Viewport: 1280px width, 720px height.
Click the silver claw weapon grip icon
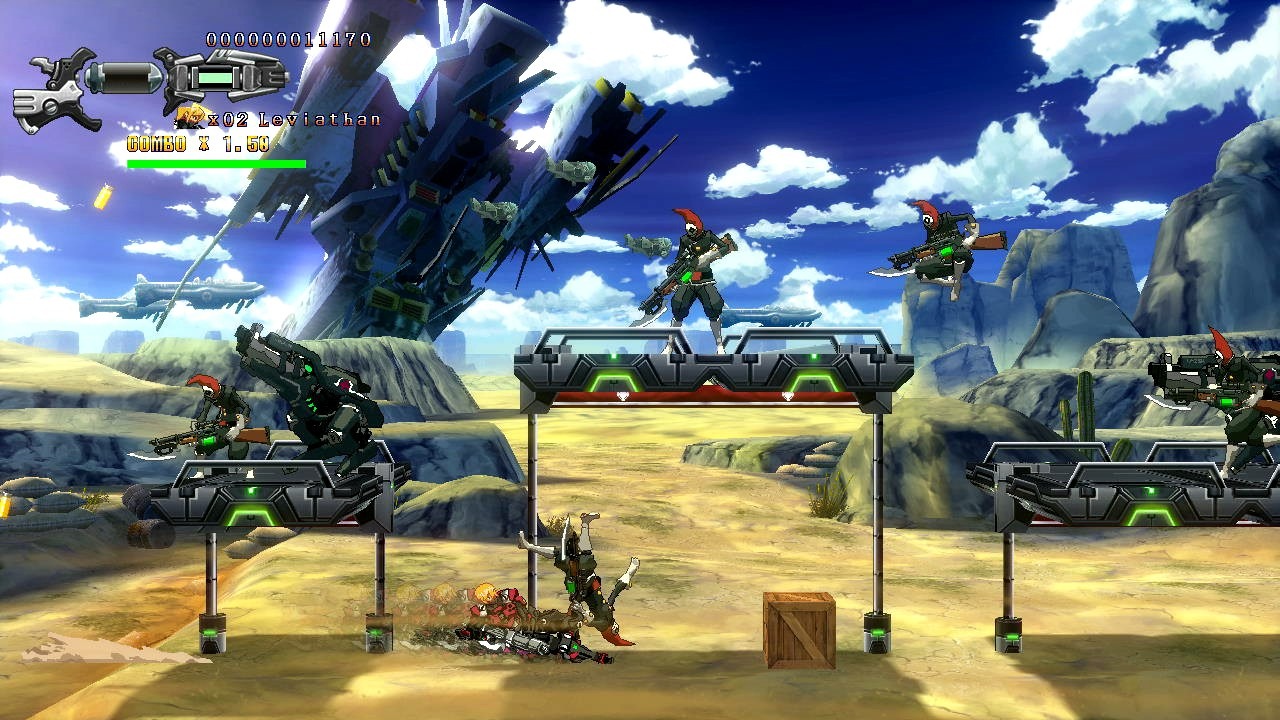coord(55,95)
